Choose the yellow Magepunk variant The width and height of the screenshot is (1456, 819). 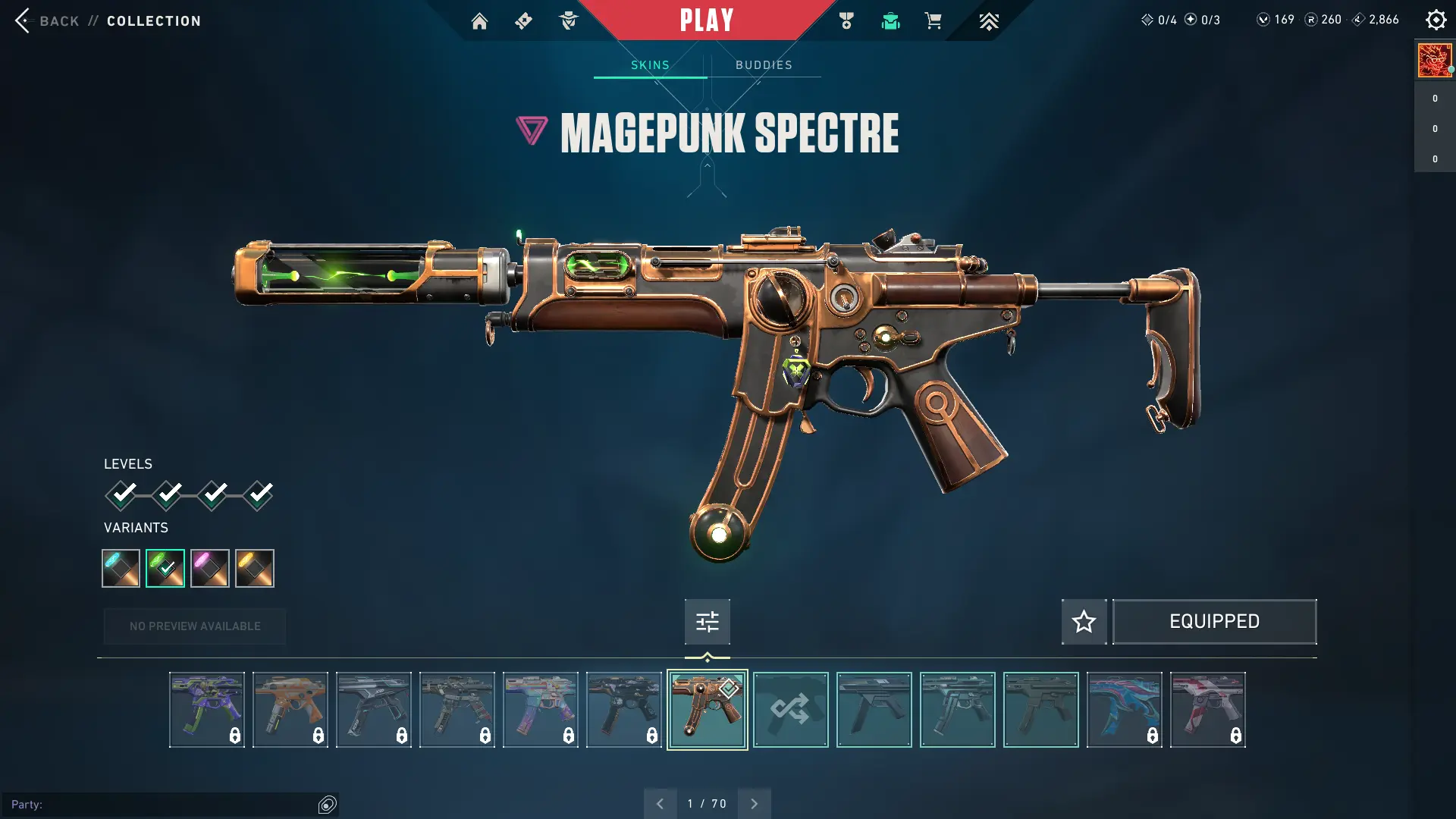[x=255, y=568]
